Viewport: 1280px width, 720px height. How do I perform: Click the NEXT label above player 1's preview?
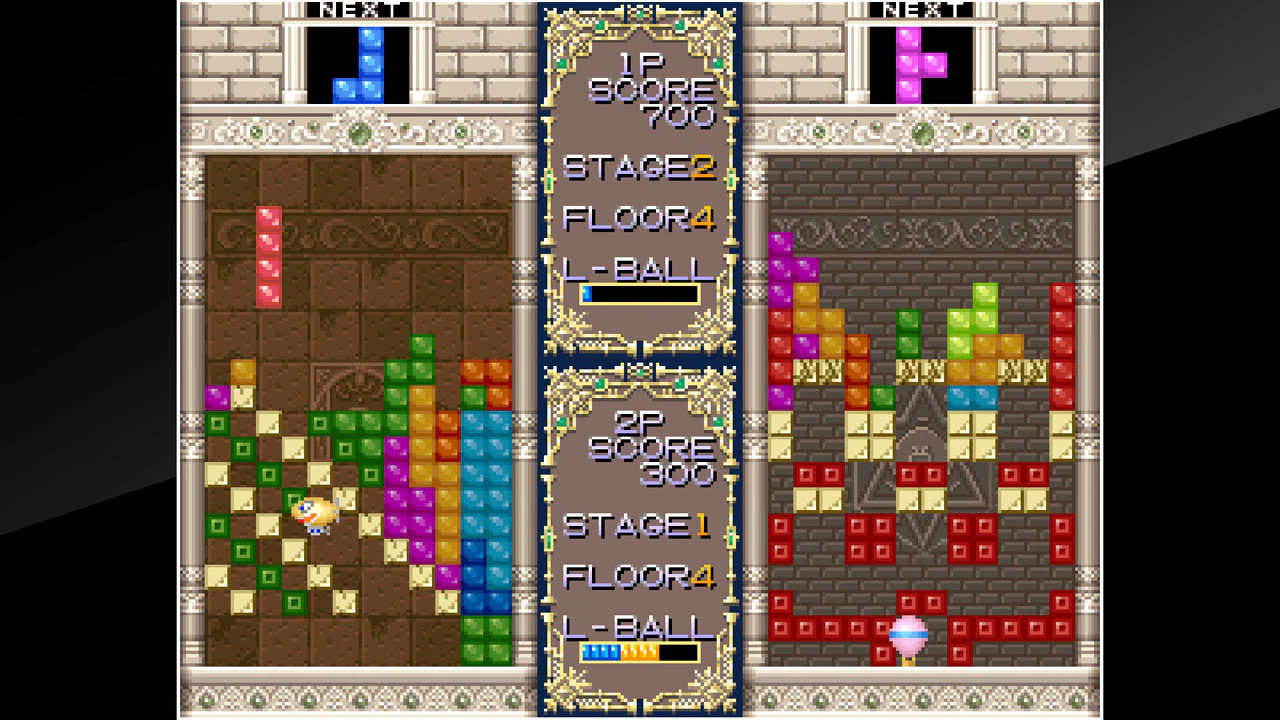[355, 10]
